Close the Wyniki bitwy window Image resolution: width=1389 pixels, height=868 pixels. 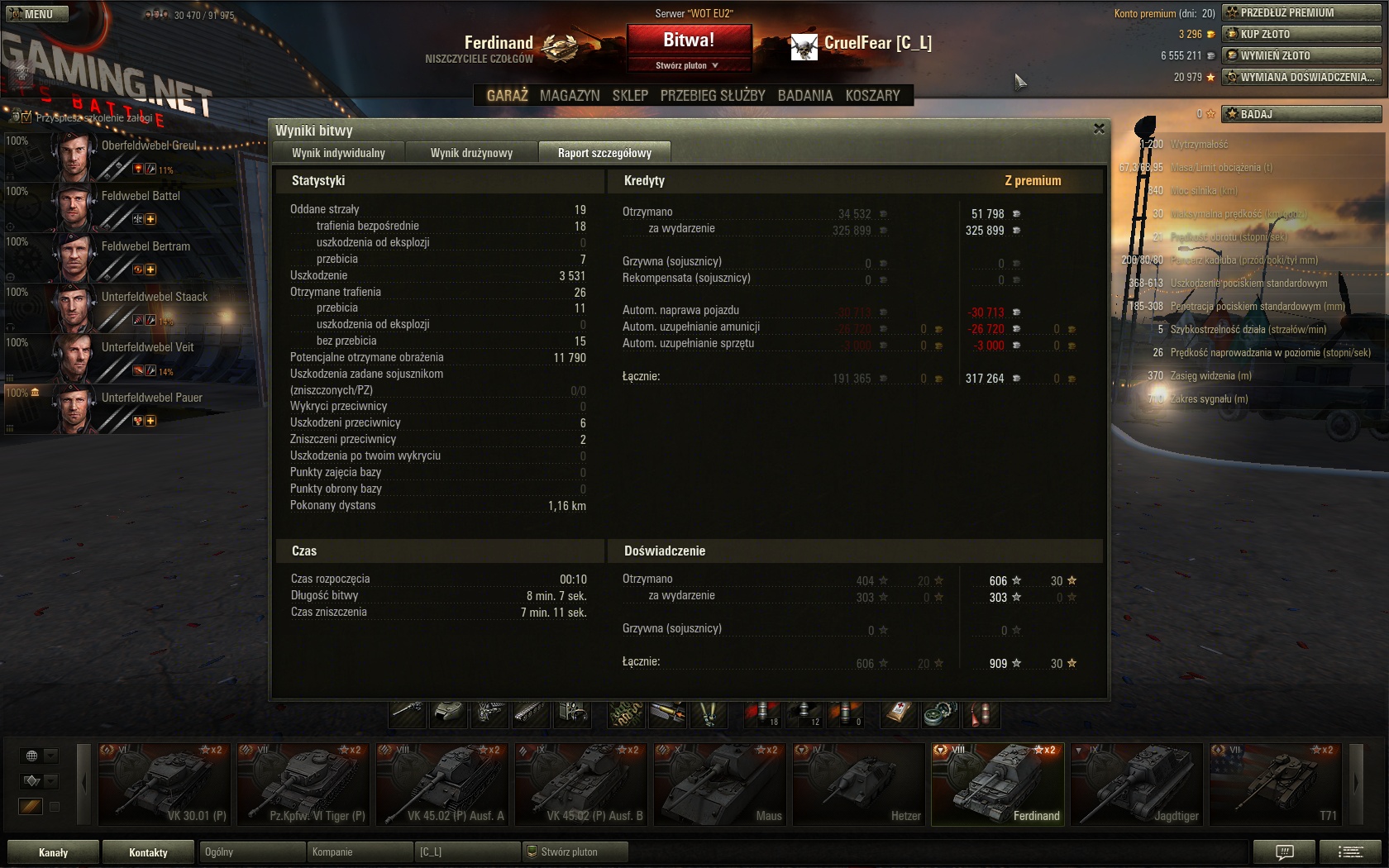click(1099, 129)
